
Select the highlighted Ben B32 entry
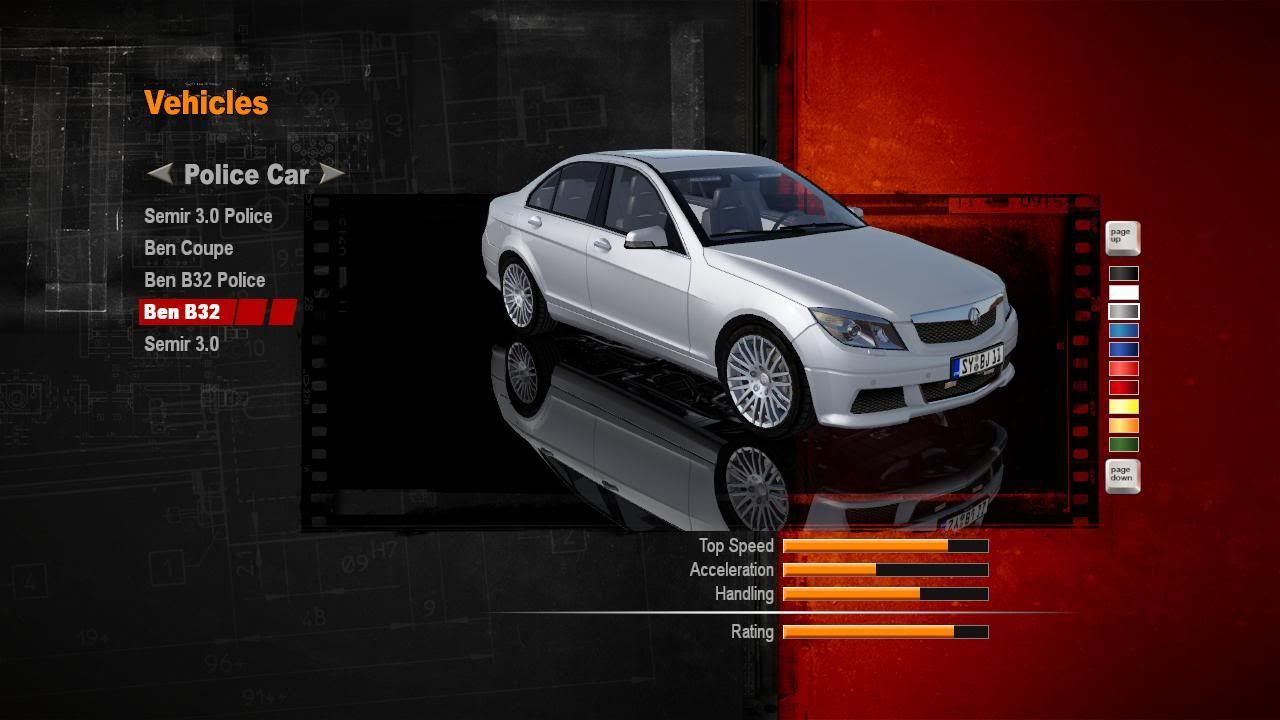[x=182, y=312]
